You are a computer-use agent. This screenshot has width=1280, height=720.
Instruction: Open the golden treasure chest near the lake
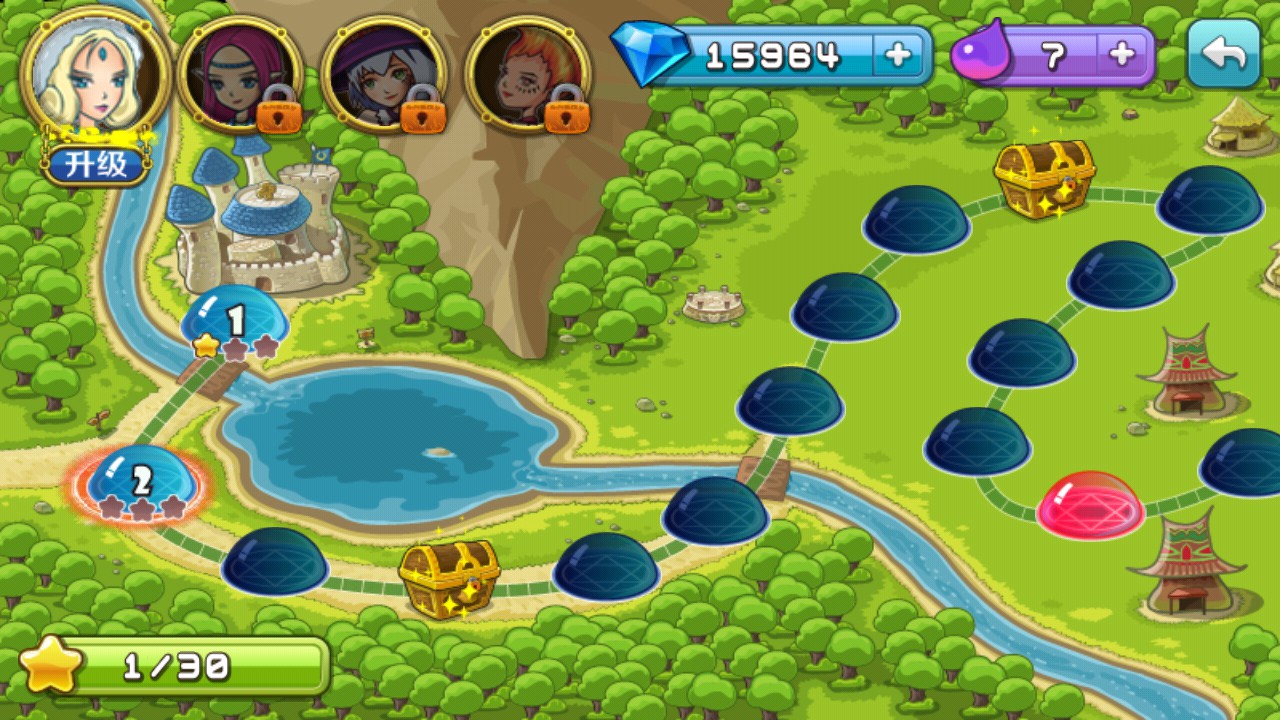click(x=449, y=576)
